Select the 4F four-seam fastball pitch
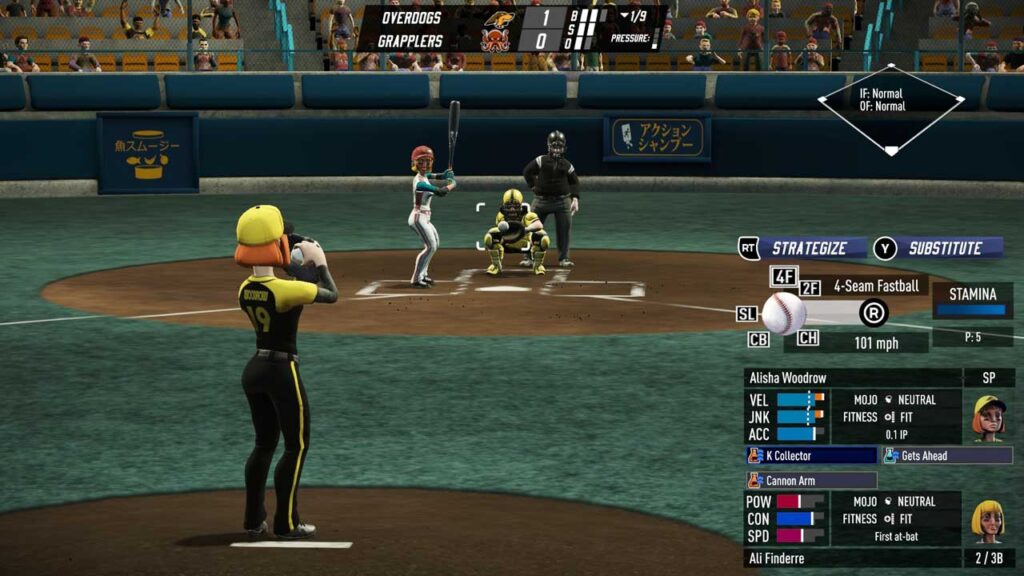1024x576 pixels. (x=783, y=277)
